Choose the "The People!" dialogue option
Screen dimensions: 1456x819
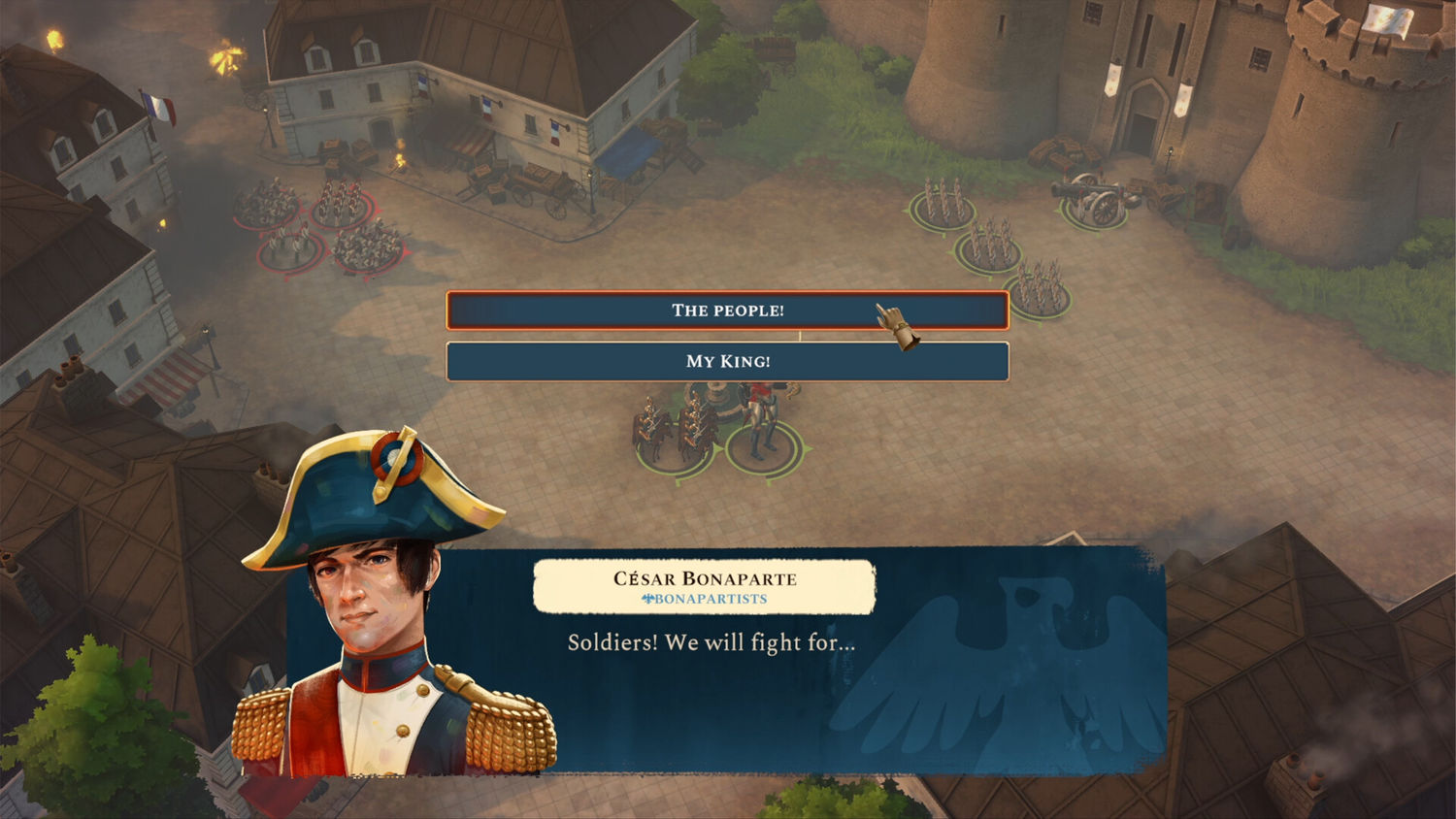727,311
